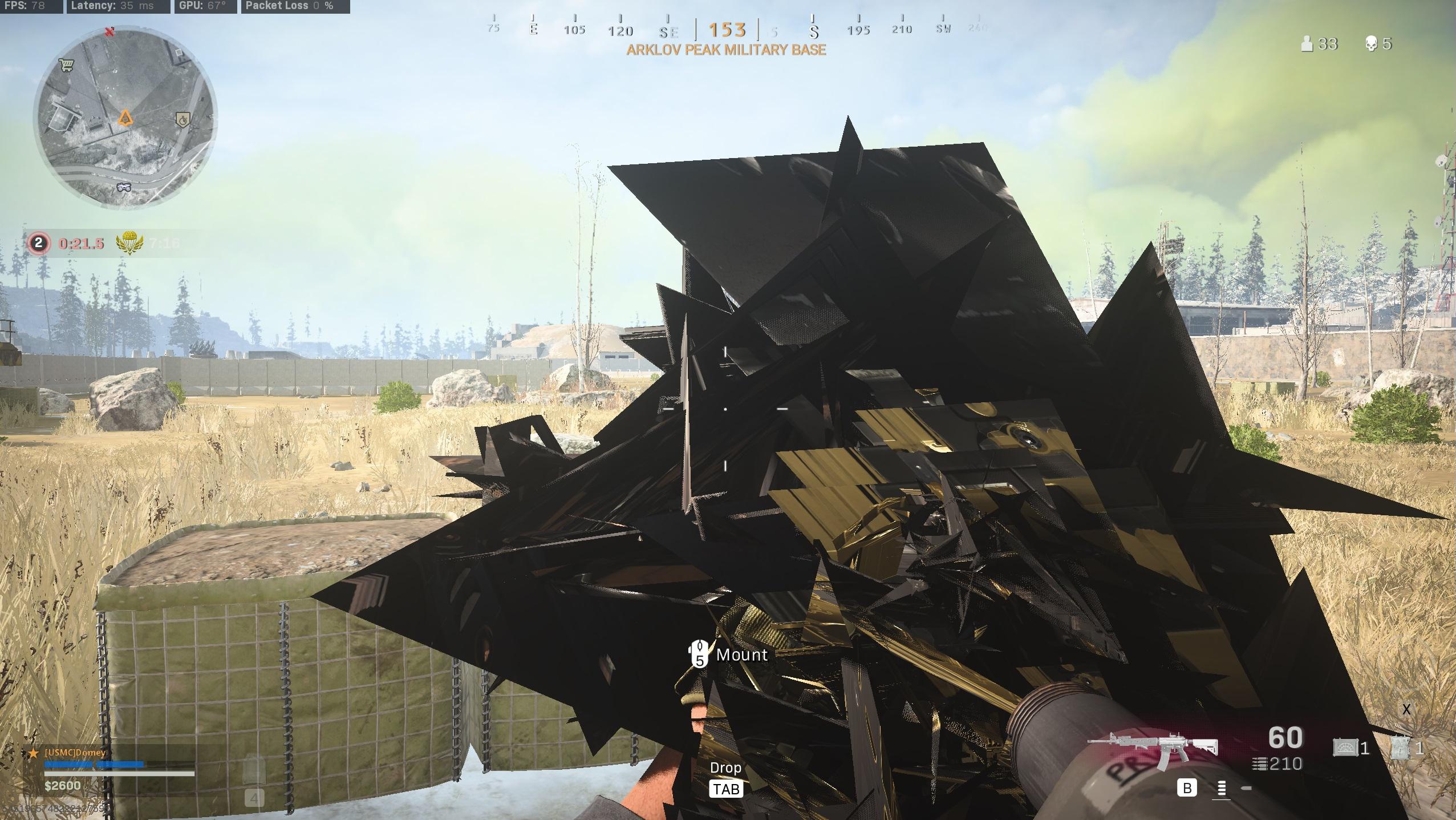Click the ammo reserve bullets icon

(1260, 764)
